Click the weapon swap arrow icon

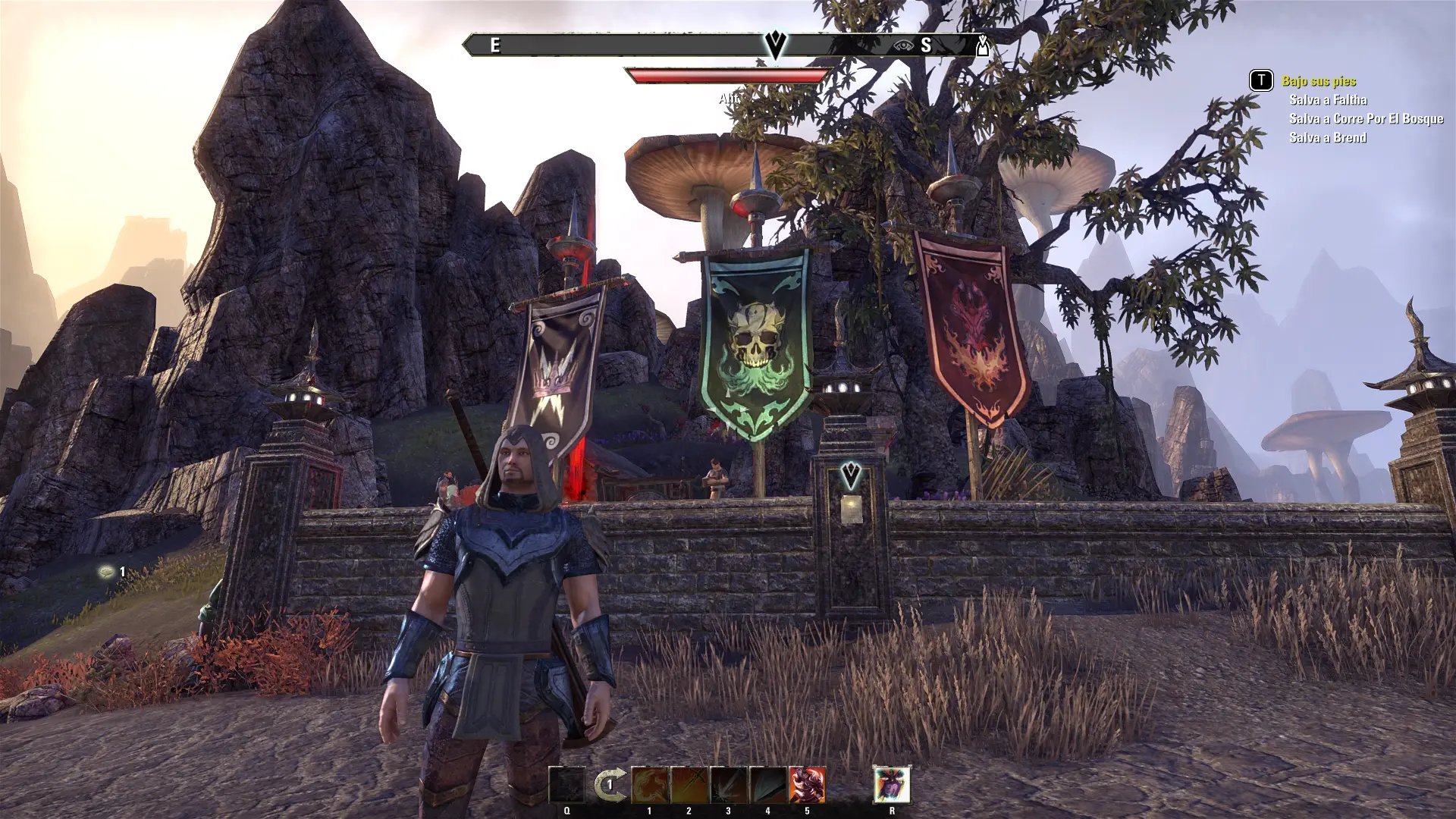point(609,785)
